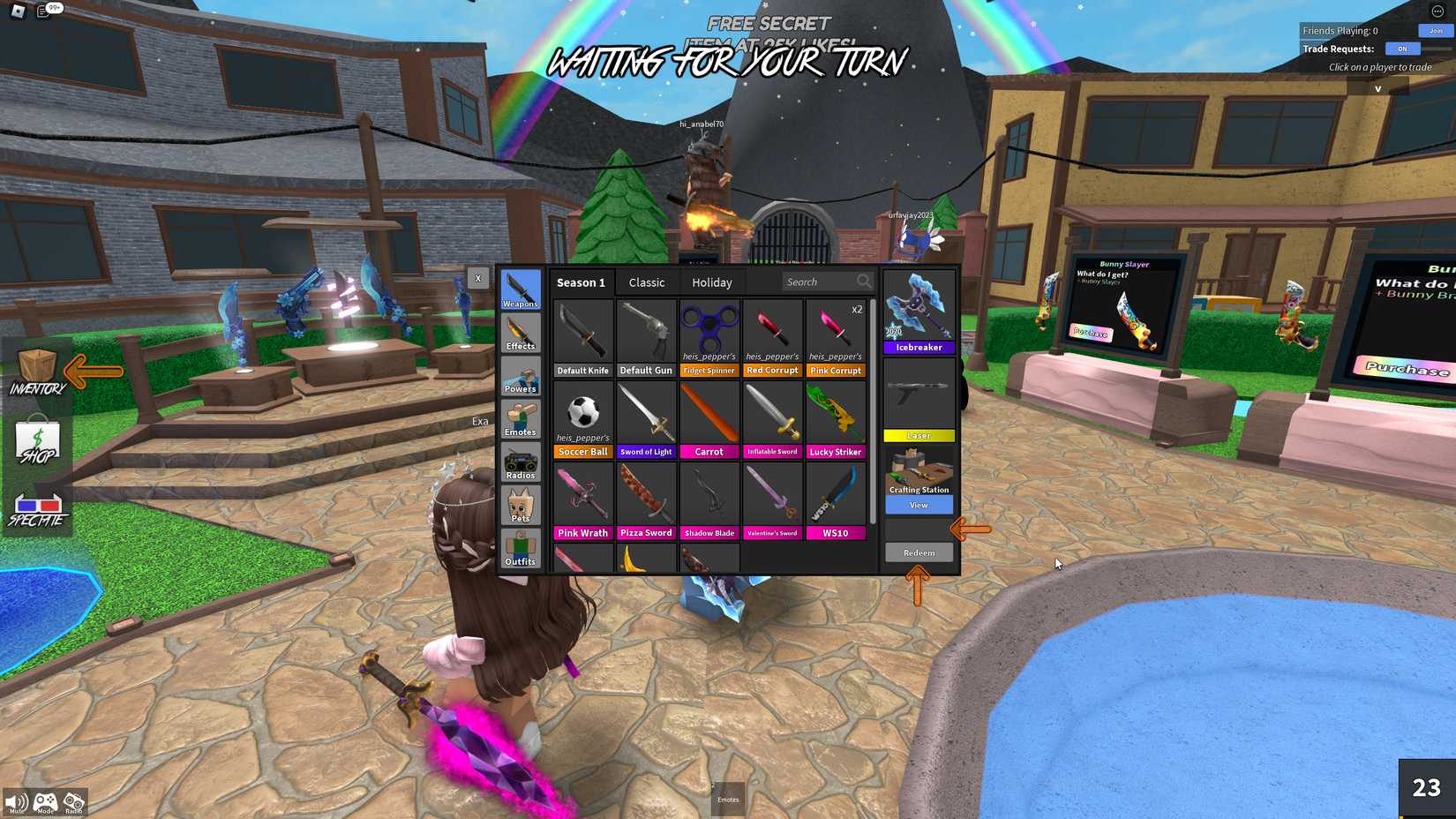Turn Trade Requests off
The image size is (1456, 819).
pyautogui.click(x=1402, y=49)
